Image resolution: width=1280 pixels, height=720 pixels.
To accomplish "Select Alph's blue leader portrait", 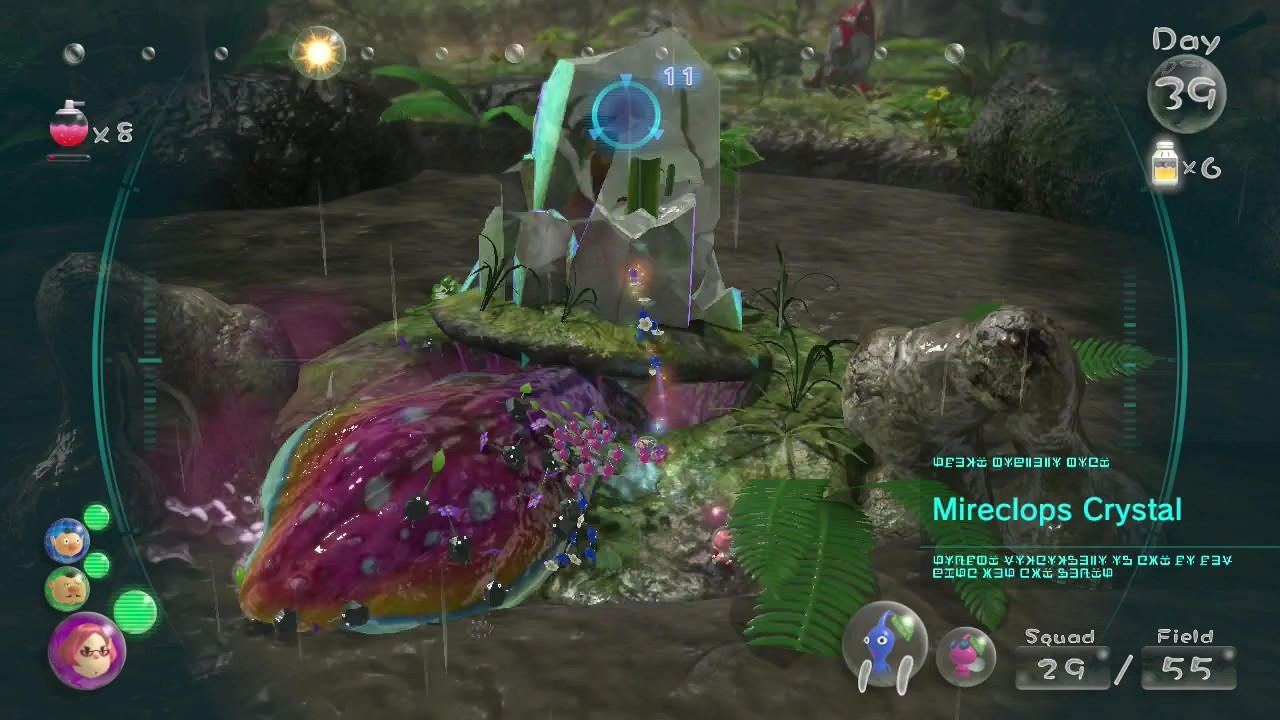I will pos(66,540).
